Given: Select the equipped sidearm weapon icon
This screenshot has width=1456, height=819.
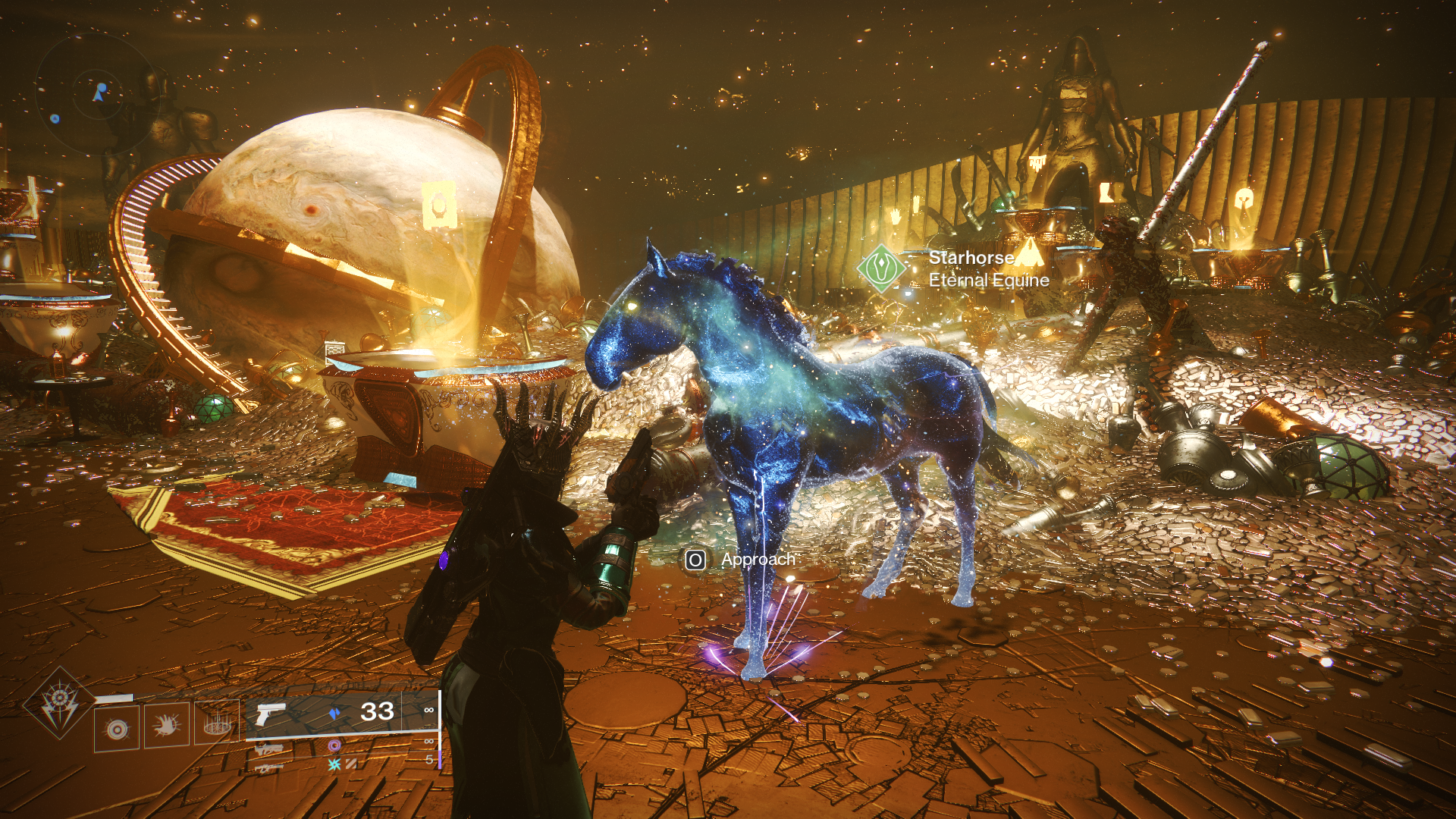Looking at the screenshot, I should point(270,714).
